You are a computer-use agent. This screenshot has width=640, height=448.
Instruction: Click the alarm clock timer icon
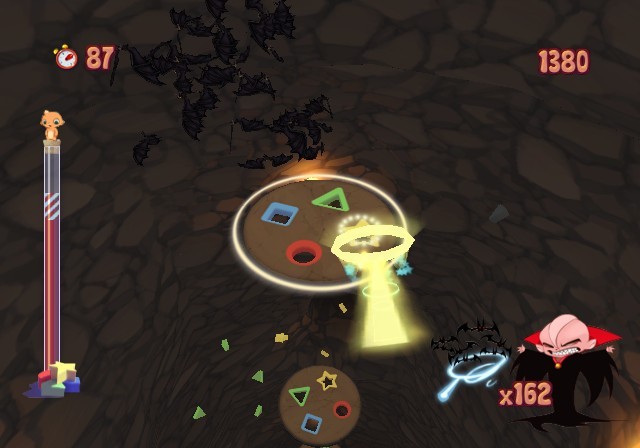tap(66, 57)
